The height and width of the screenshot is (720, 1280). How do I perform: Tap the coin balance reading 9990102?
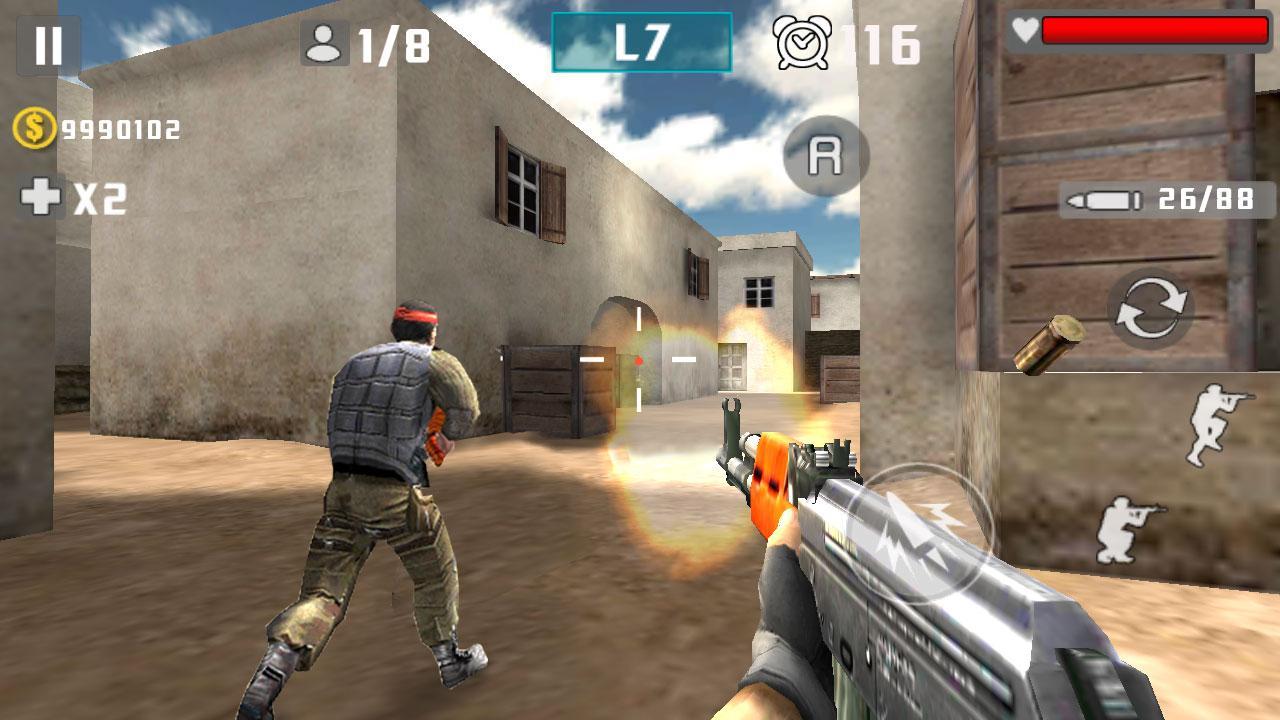pos(112,128)
